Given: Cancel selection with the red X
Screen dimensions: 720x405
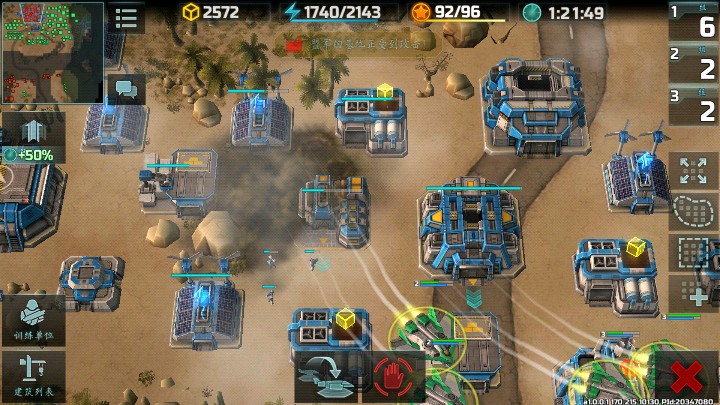Looking at the screenshot, I should pyautogui.click(x=686, y=377).
